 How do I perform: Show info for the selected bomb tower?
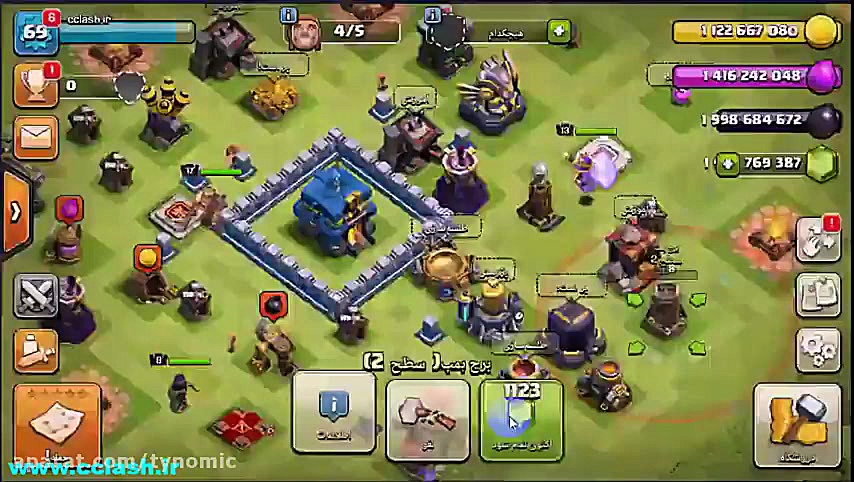[333, 412]
